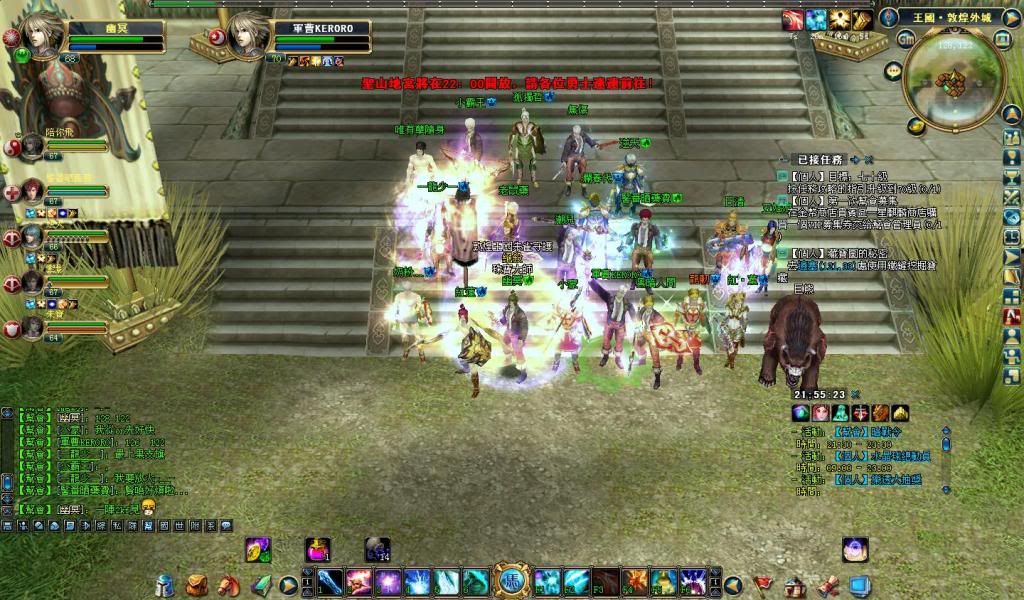Click the computer monitor system icon
This screenshot has width=1024, height=600.
pos(857,584)
